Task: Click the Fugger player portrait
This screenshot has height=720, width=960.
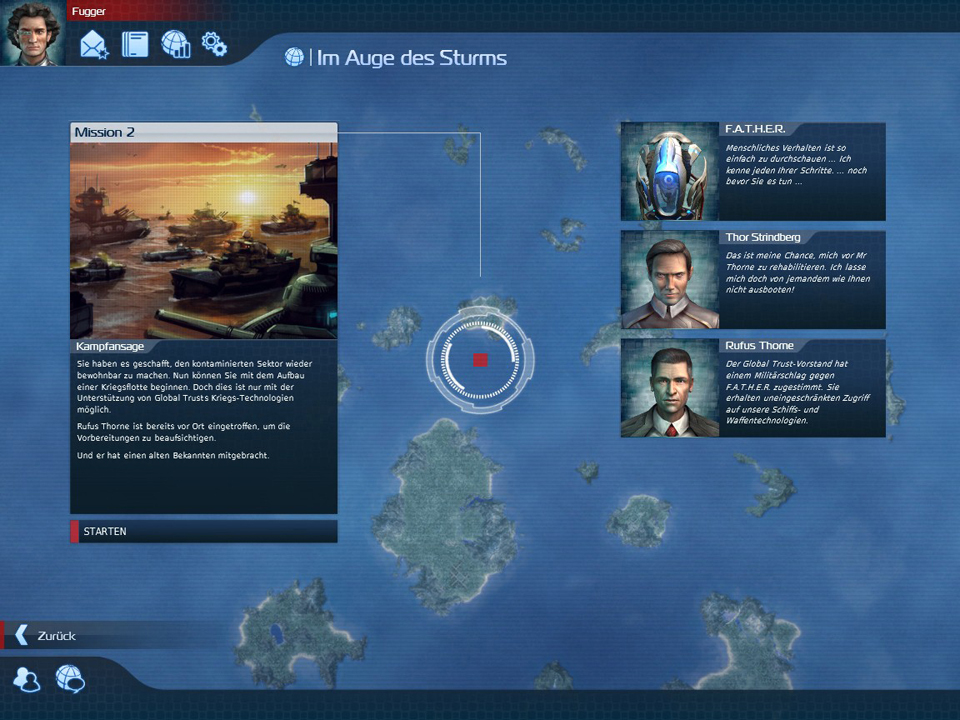Action: 33,33
